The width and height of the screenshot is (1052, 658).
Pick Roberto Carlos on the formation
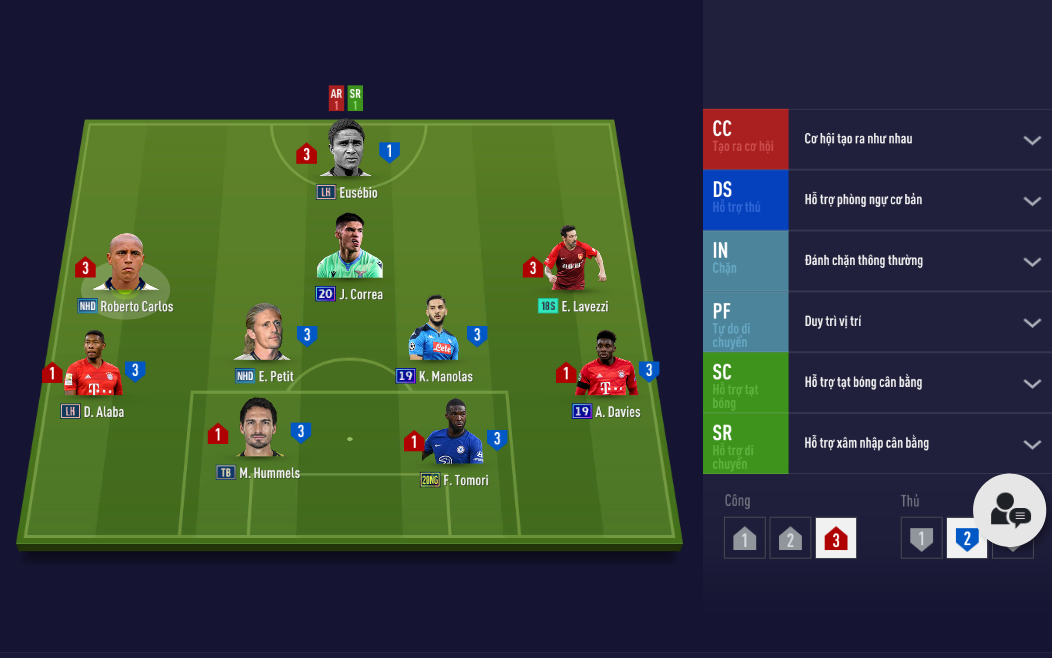pyautogui.click(x=126, y=264)
